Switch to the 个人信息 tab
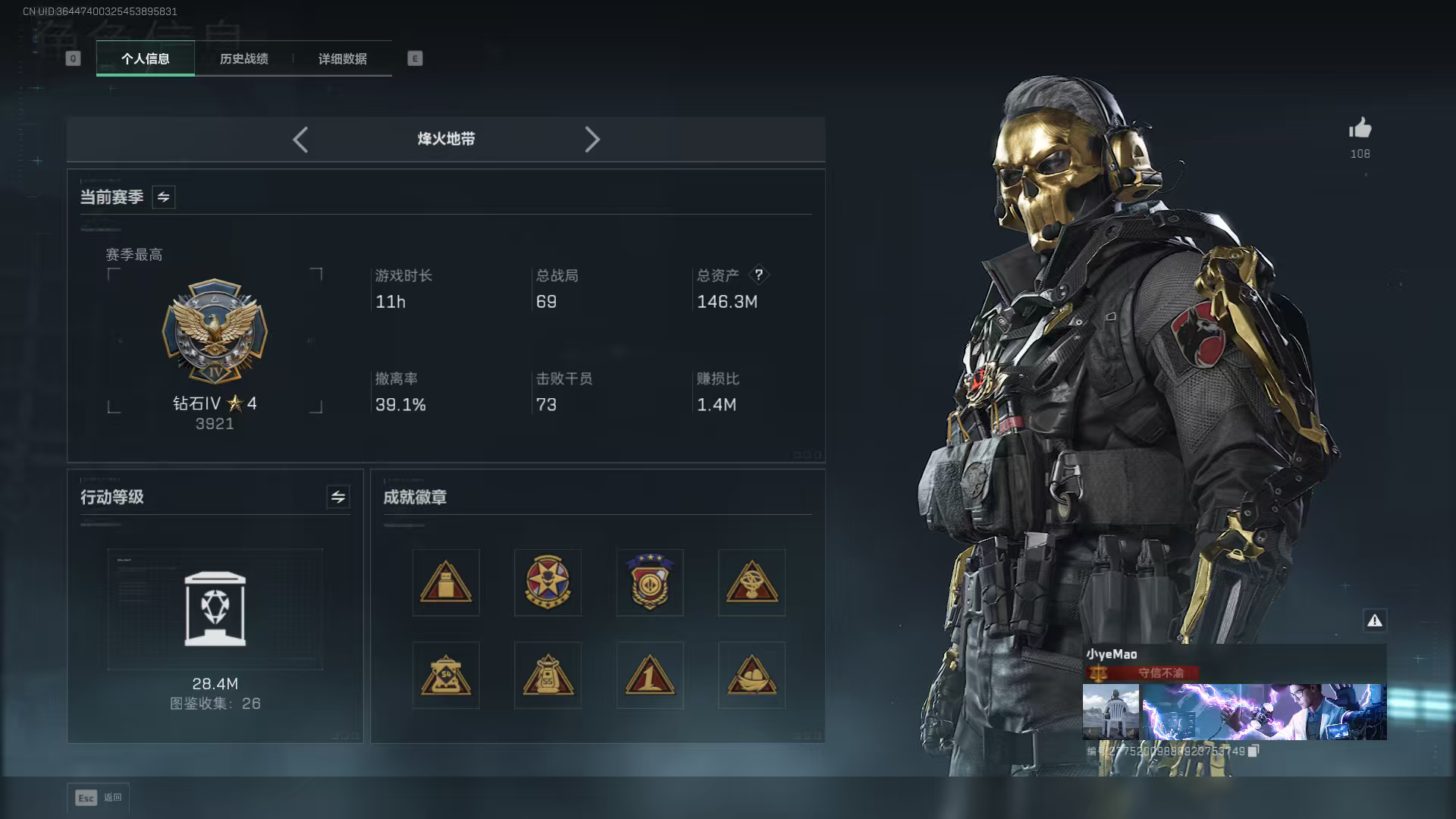 coord(146,59)
